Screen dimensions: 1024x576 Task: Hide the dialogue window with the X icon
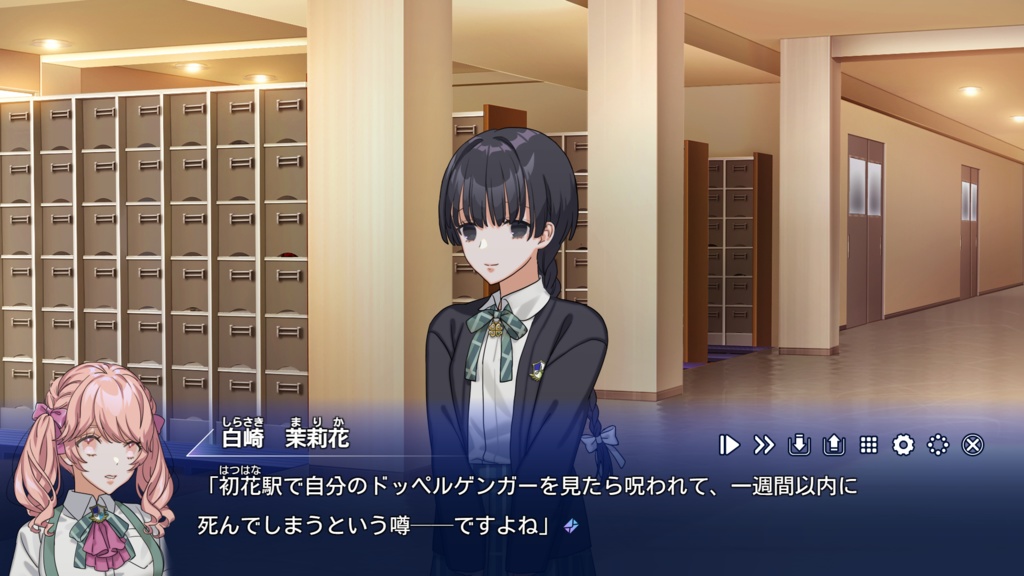coord(973,445)
